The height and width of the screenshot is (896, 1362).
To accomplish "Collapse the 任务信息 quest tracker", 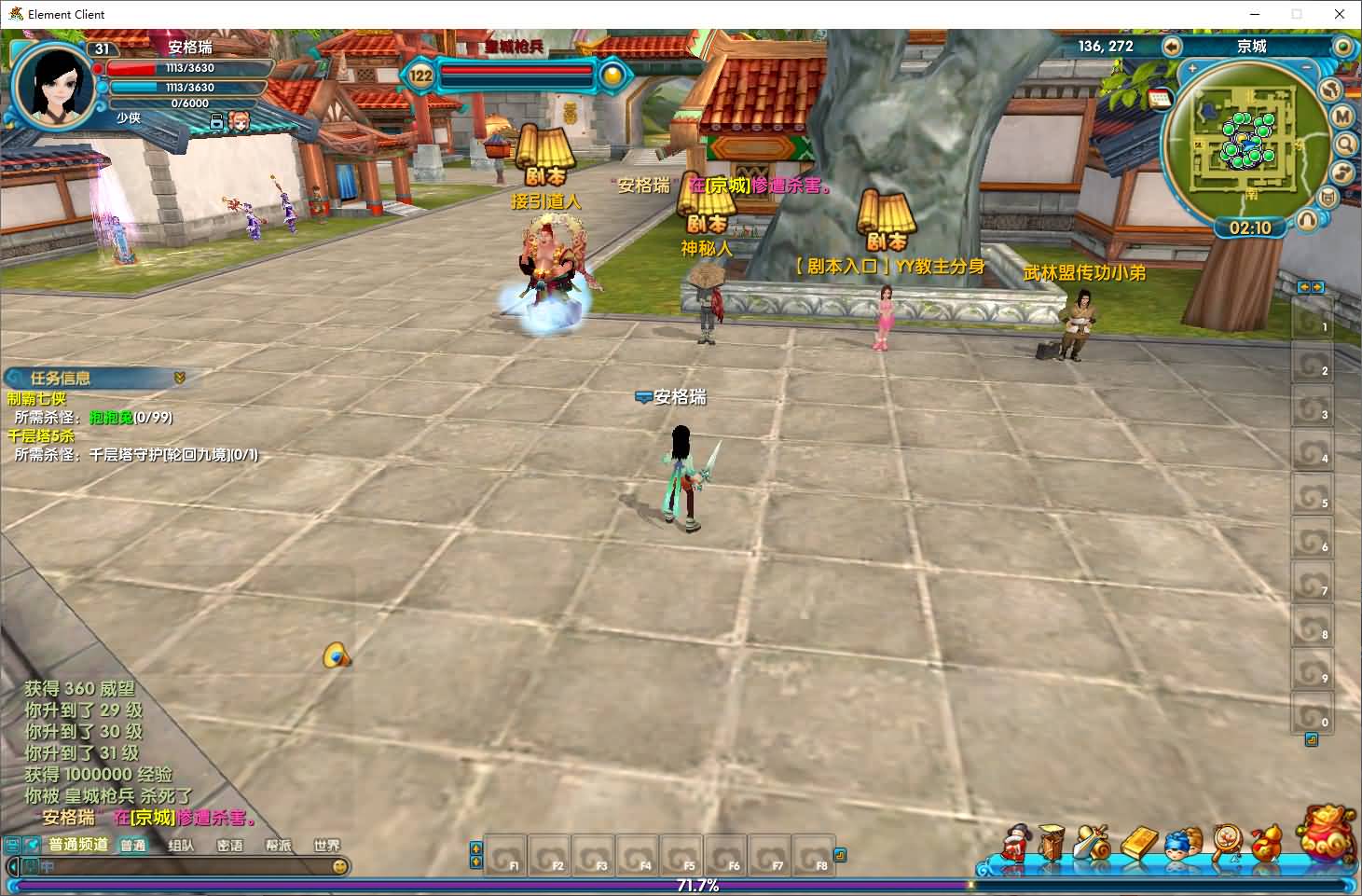I will tap(180, 378).
